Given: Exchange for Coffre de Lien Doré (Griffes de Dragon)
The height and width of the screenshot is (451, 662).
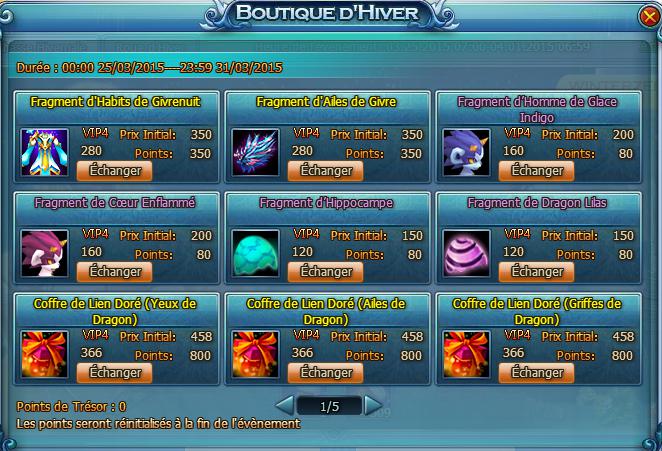Looking at the screenshot, I should (x=537, y=373).
